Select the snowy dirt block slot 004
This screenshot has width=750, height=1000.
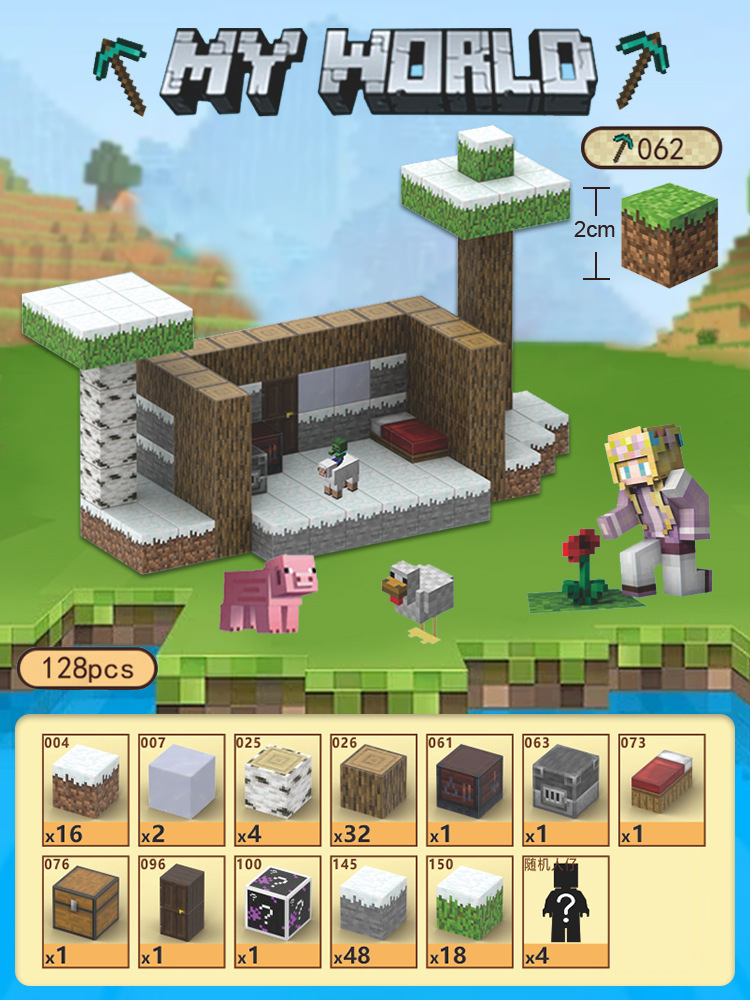pyautogui.click(x=85, y=790)
